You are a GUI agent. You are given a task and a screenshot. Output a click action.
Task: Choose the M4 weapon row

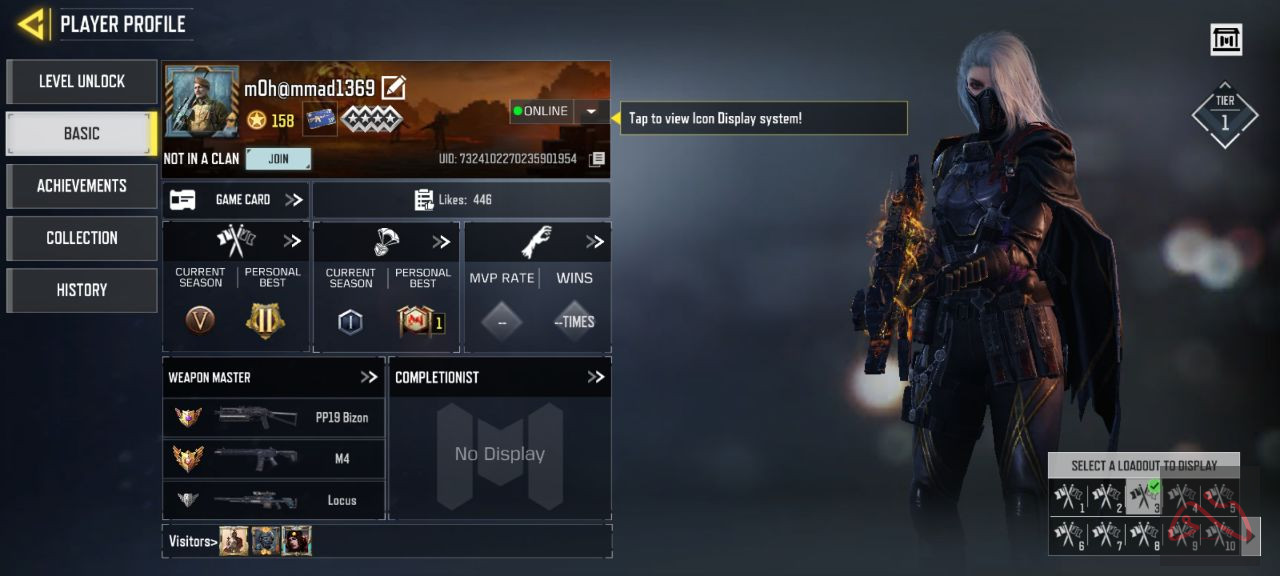(x=273, y=459)
